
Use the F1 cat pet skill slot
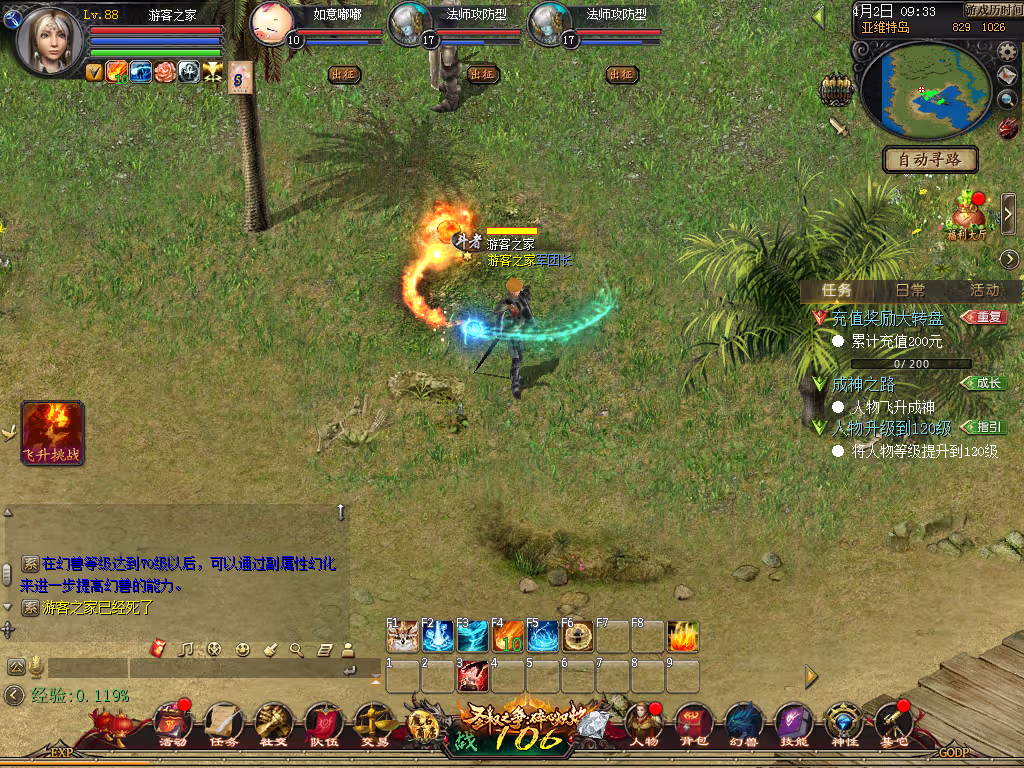(x=403, y=637)
